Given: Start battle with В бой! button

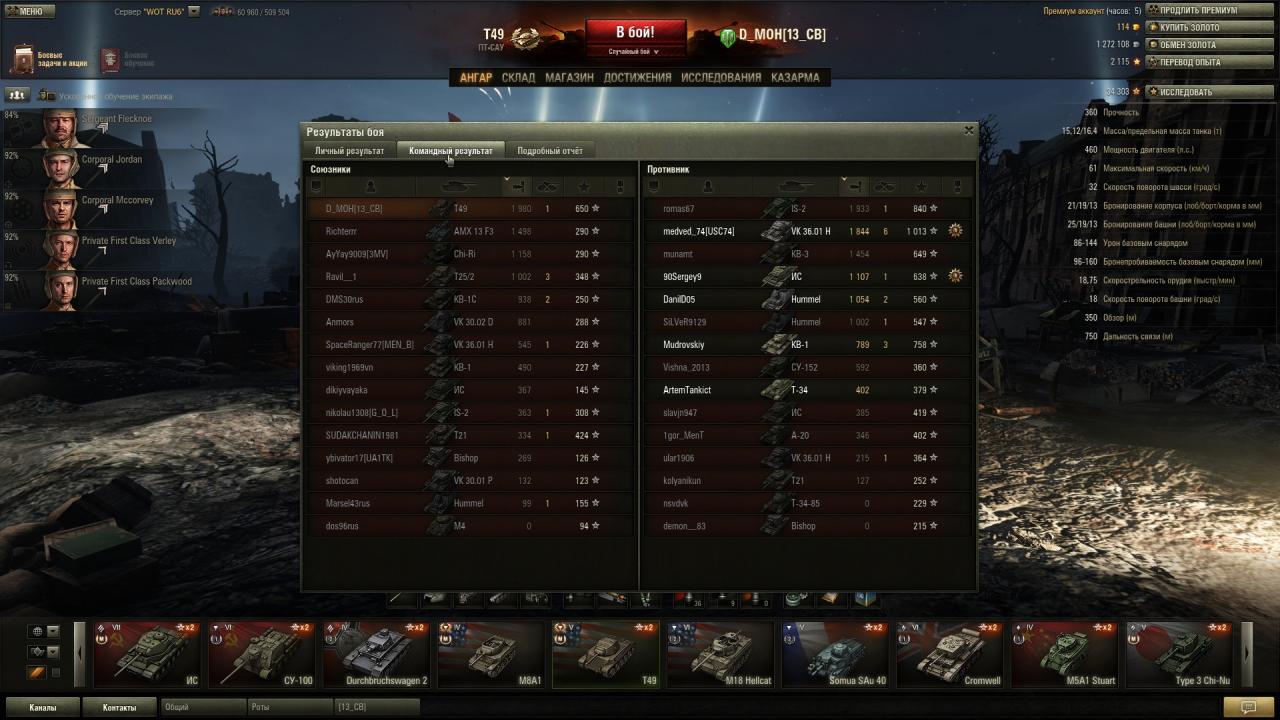Looking at the screenshot, I should coord(635,33).
